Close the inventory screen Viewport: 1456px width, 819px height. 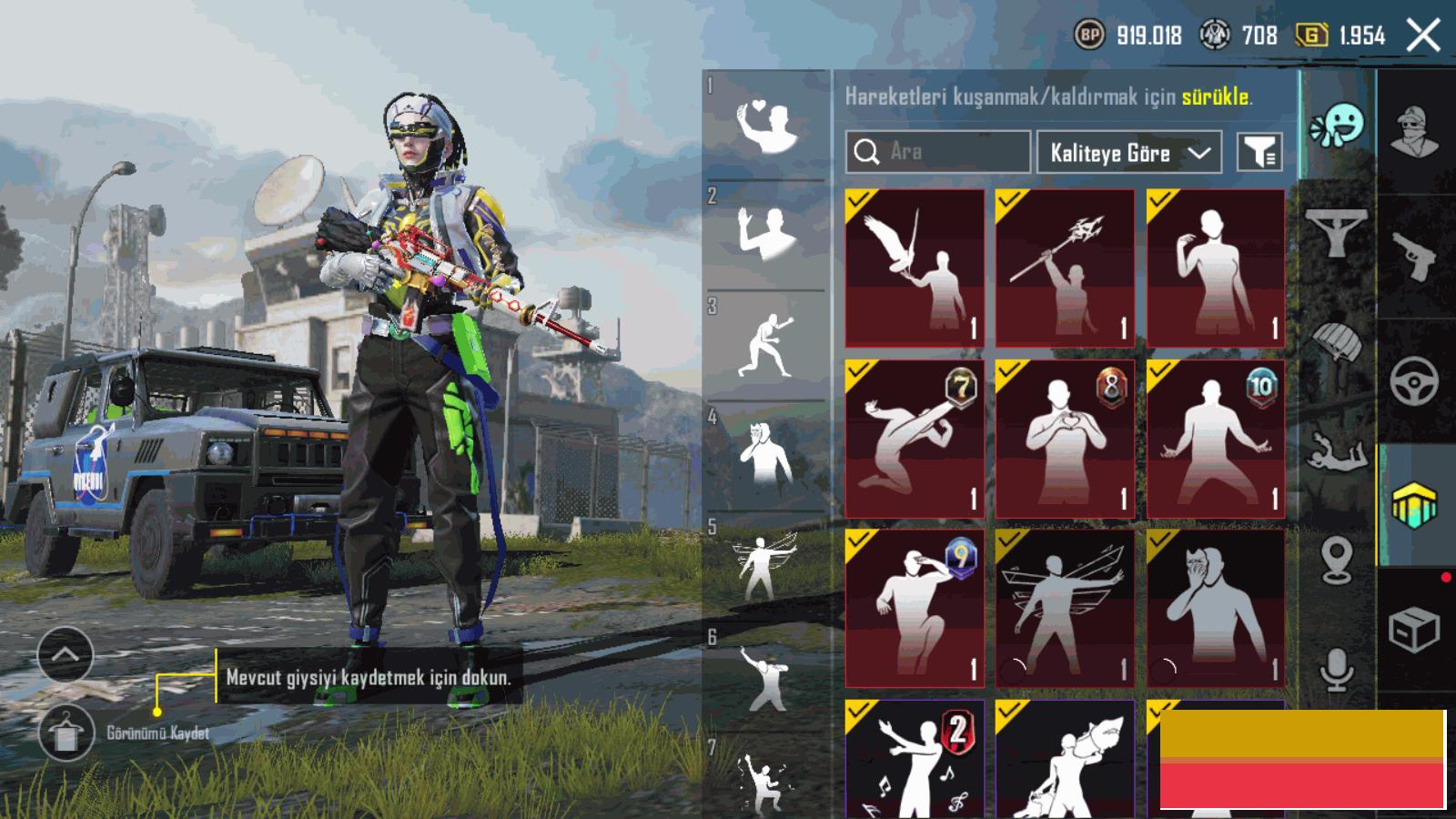click(1422, 36)
